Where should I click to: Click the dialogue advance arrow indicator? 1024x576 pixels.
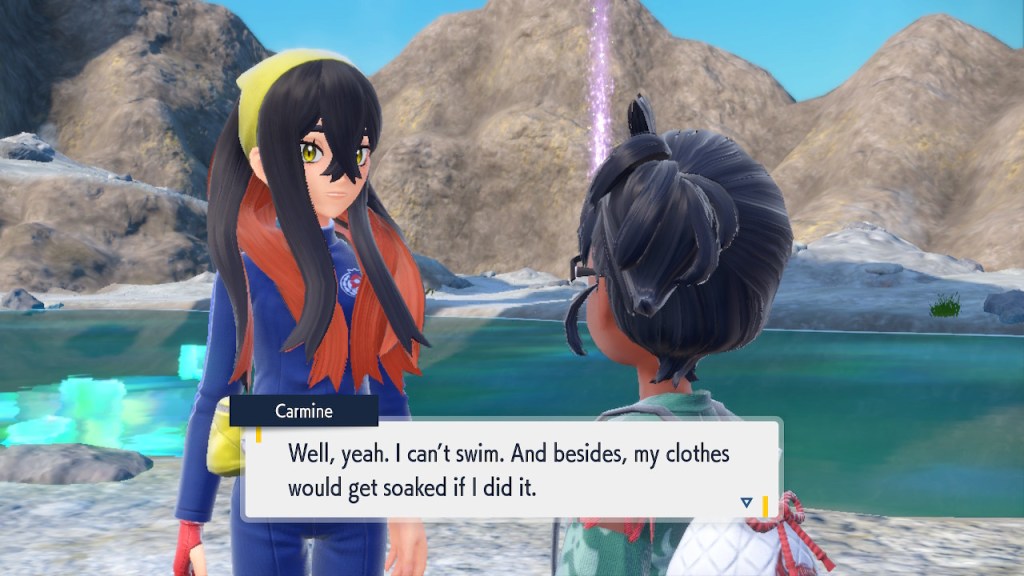(x=747, y=502)
